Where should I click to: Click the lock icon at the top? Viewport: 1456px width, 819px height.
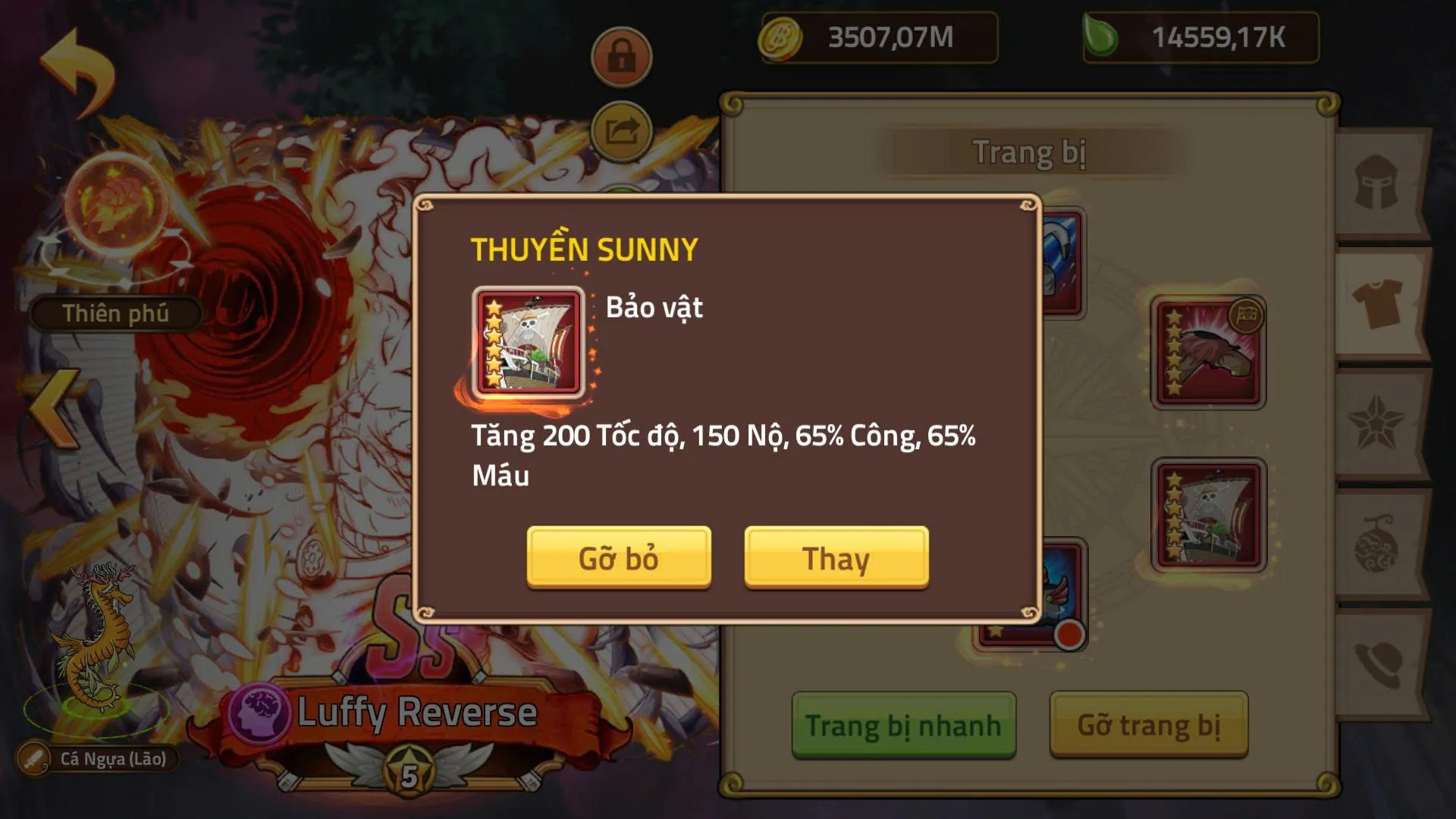pyautogui.click(x=620, y=55)
